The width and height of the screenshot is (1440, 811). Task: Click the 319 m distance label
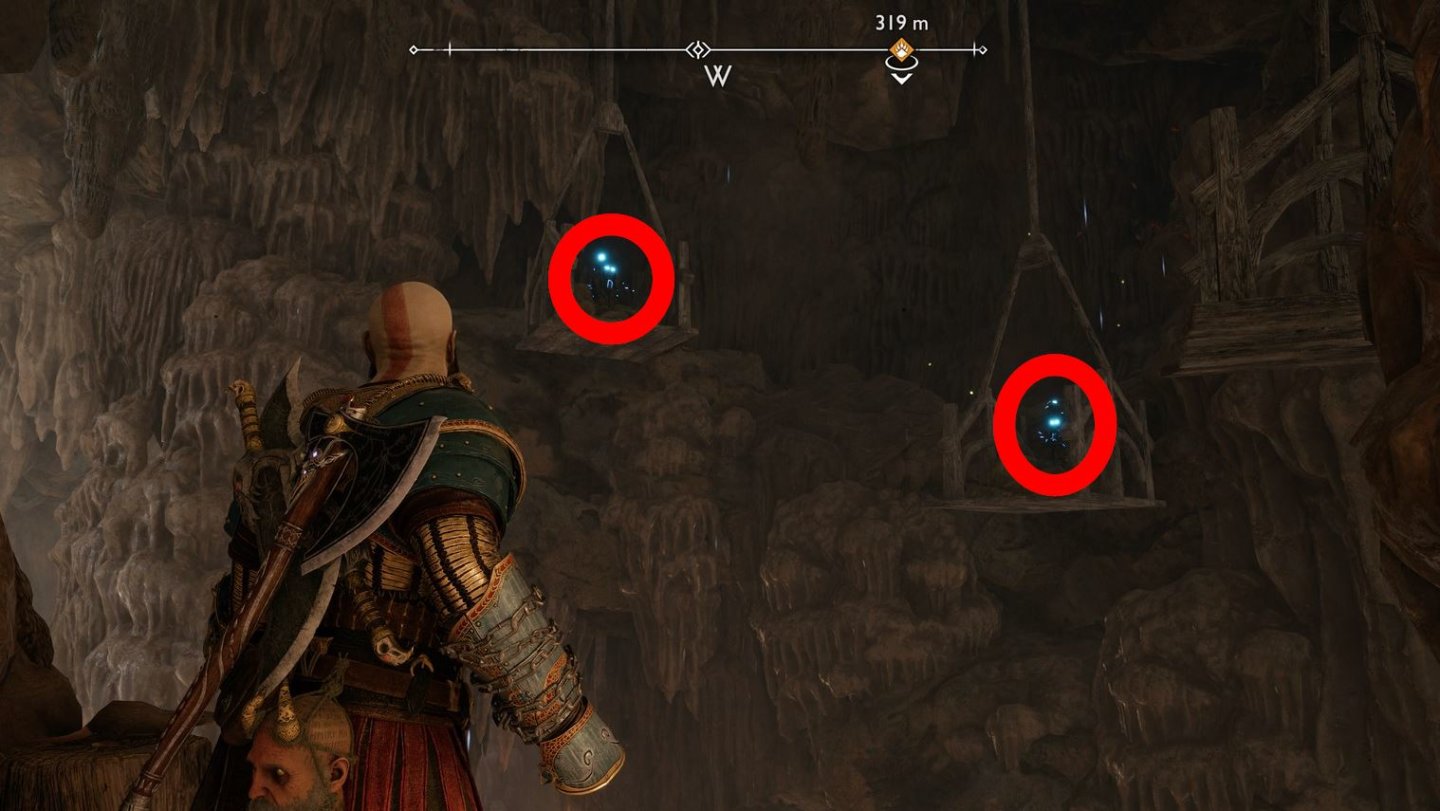(903, 22)
